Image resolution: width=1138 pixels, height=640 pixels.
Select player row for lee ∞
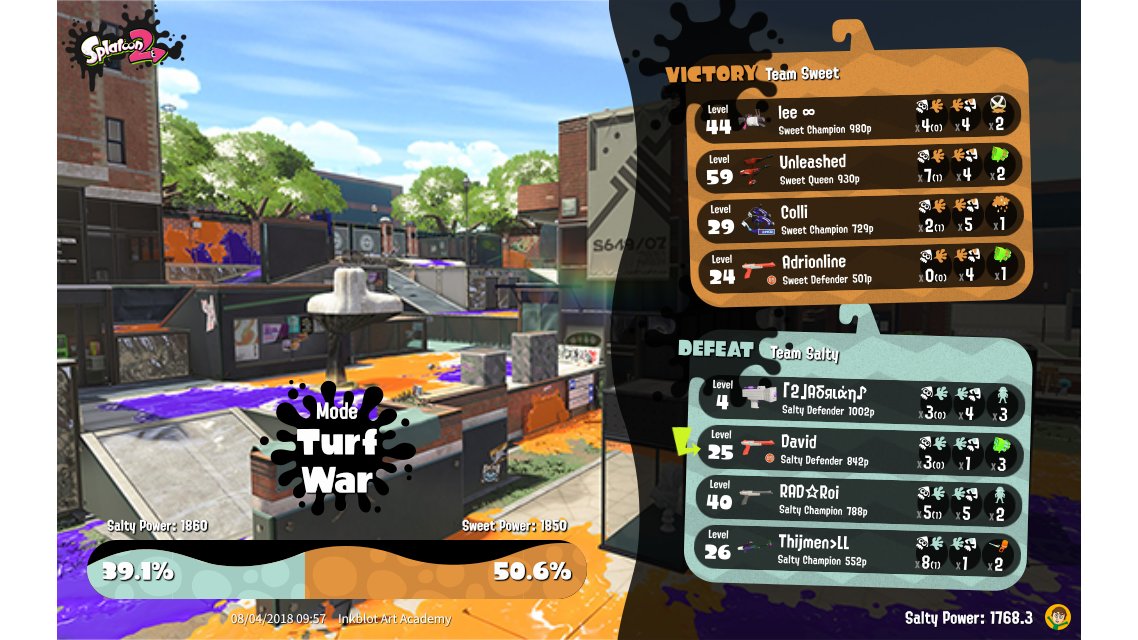coord(858,119)
